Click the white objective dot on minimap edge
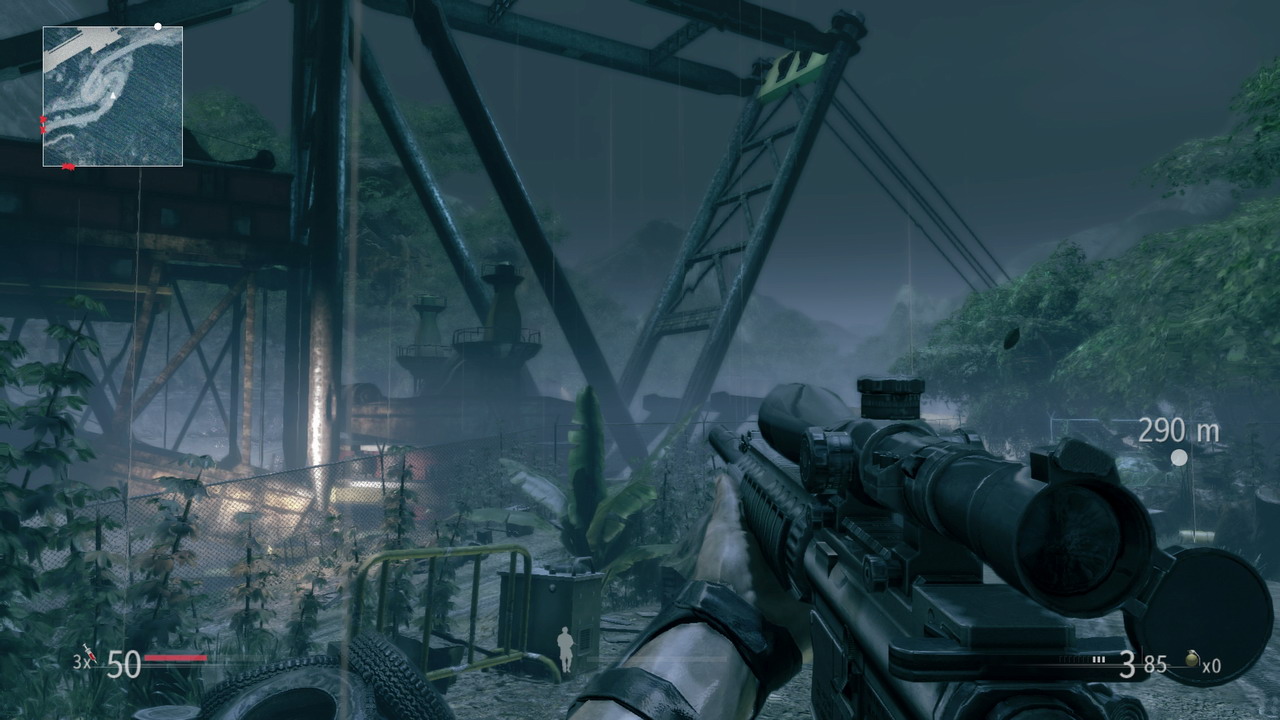Screen dimensions: 1280x720 tap(158, 26)
